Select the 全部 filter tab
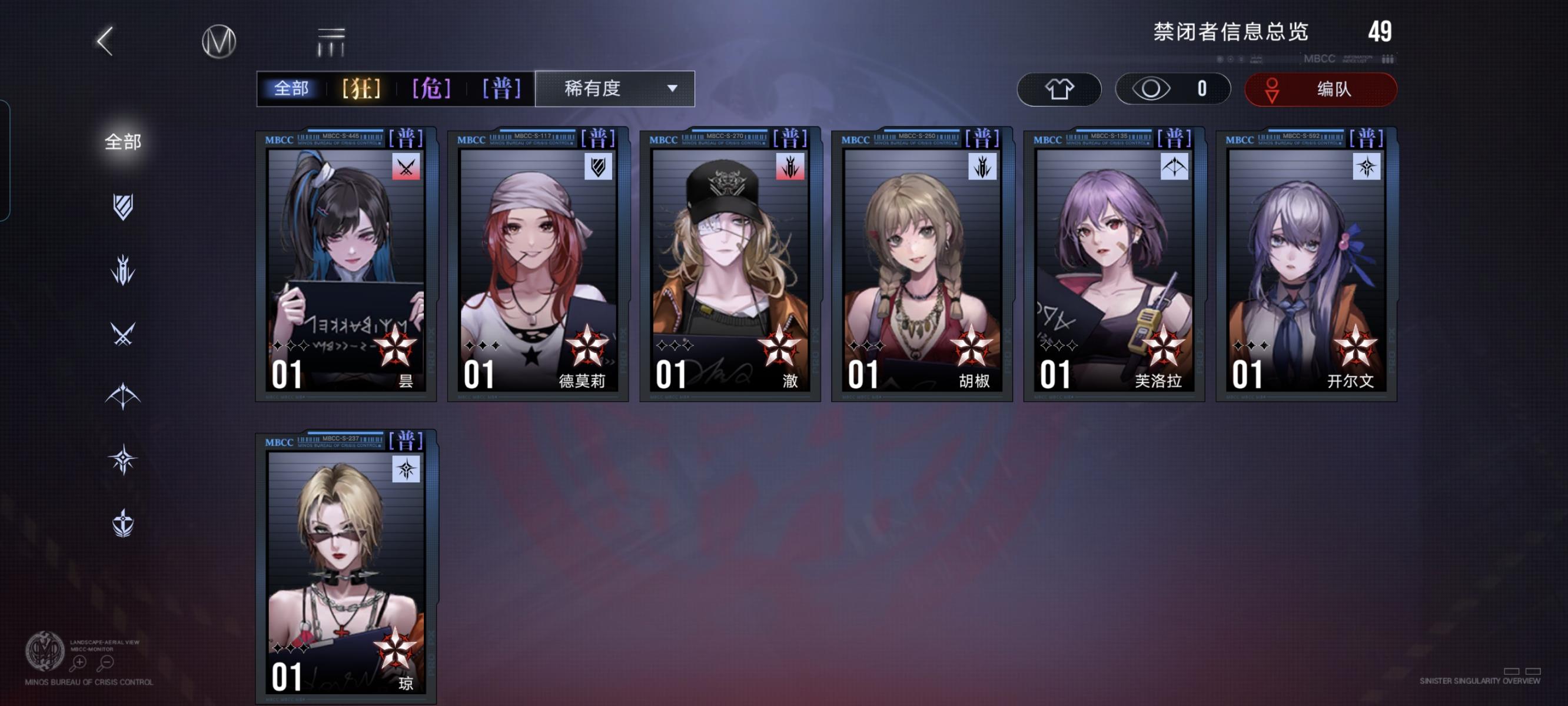The height and width of the screenshot is (706, 1568). (x=292, y=88)
